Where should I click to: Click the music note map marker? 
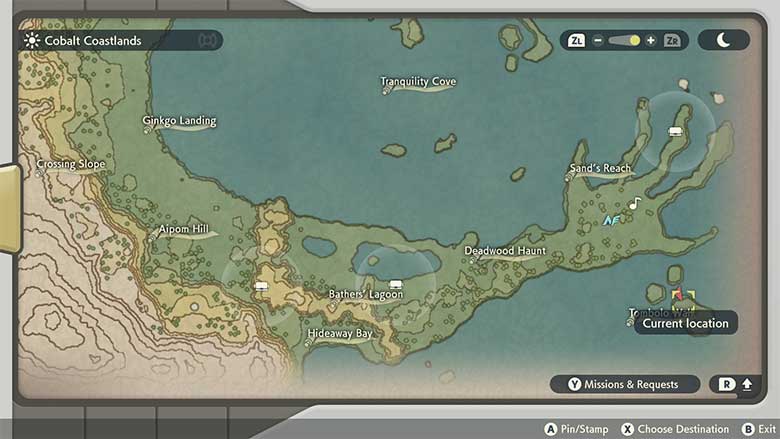click(x=634, y=204)
